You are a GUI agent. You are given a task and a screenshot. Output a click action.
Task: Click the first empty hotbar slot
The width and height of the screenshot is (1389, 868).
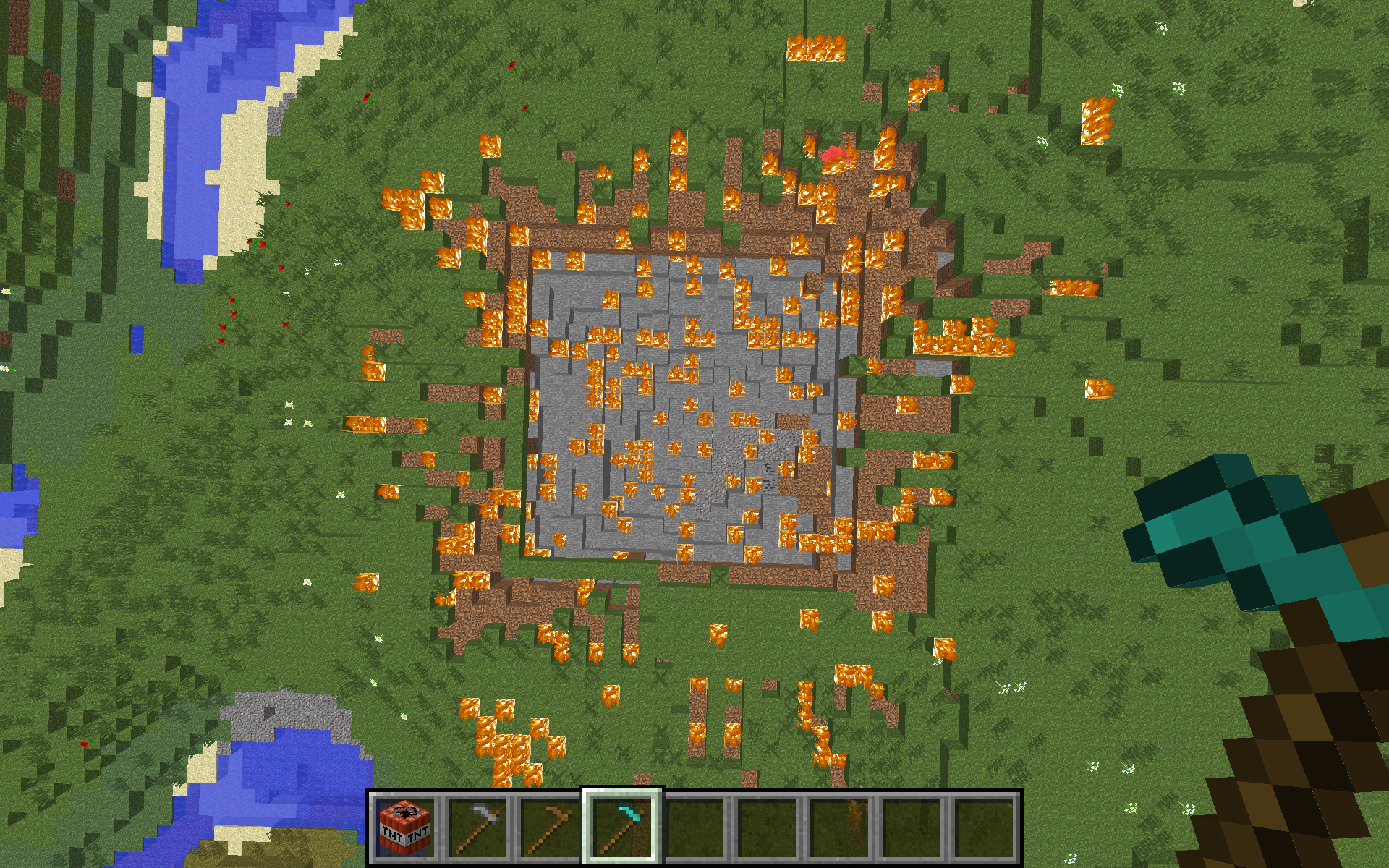tap(693, 827)
